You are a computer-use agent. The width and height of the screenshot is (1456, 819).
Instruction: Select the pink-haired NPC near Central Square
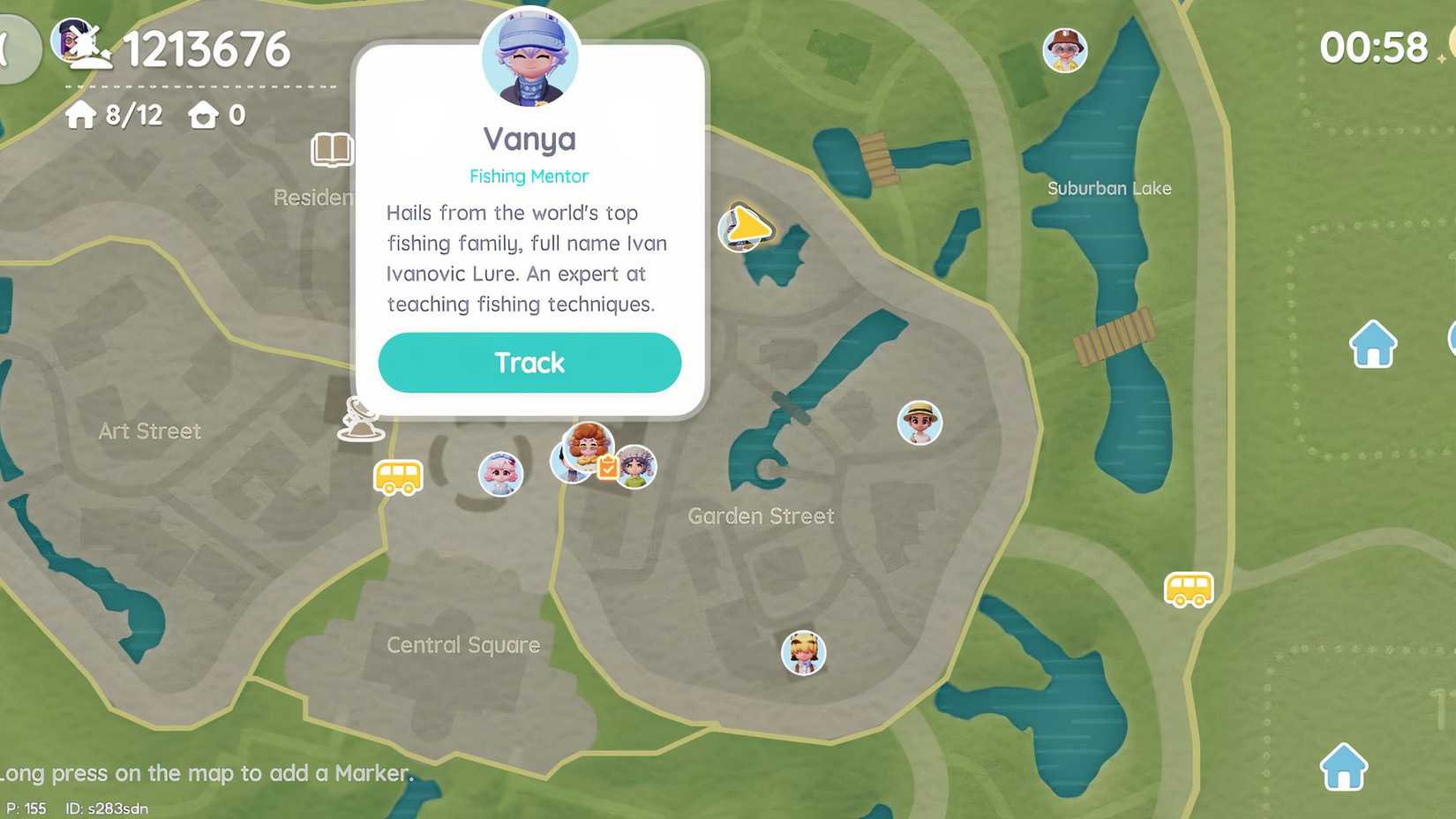click(x=500, y=474)
